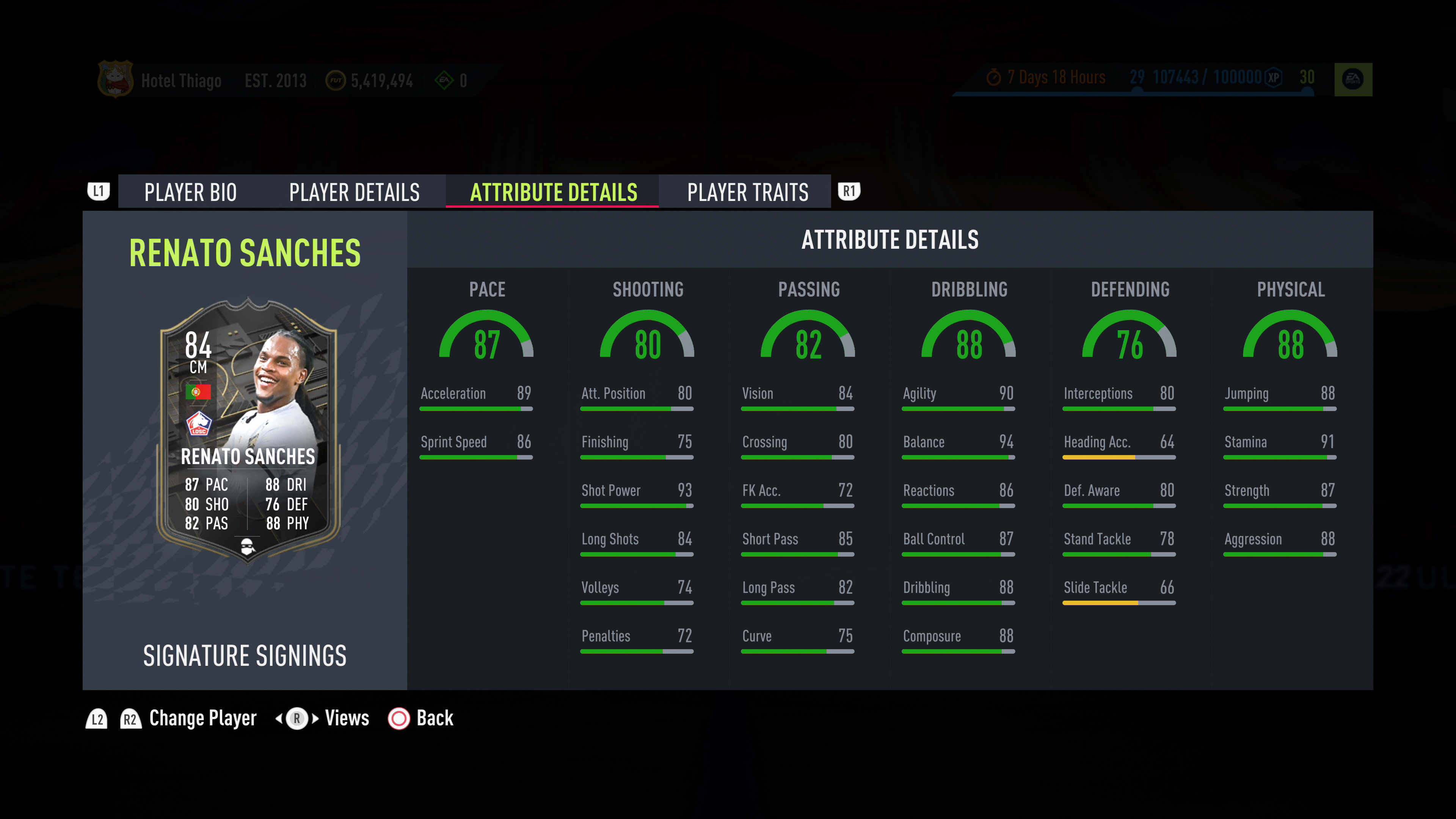Switch to the Player Bio tab

coord(190,192)
